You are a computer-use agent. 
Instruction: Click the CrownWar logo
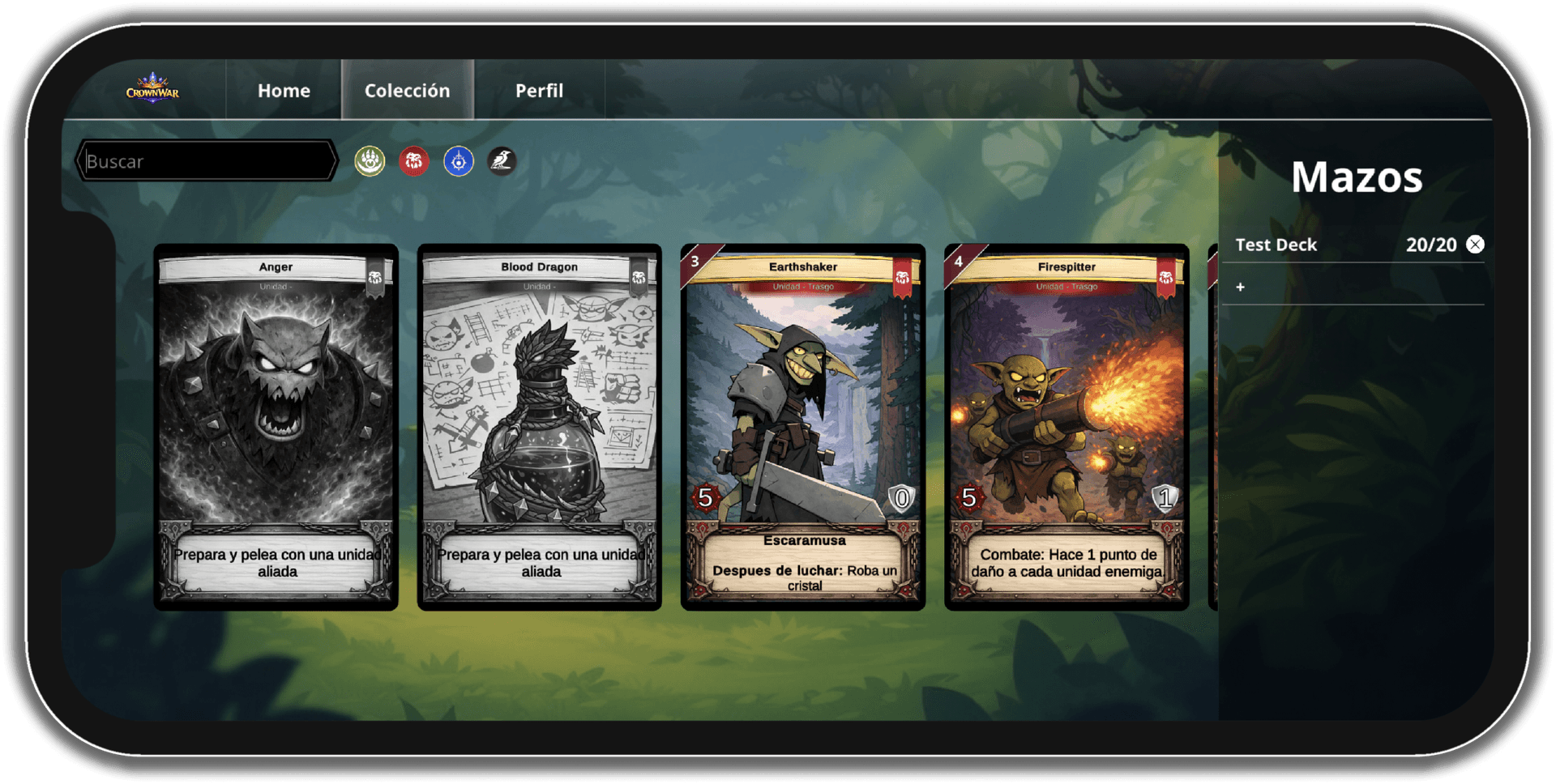pos(154,90)
